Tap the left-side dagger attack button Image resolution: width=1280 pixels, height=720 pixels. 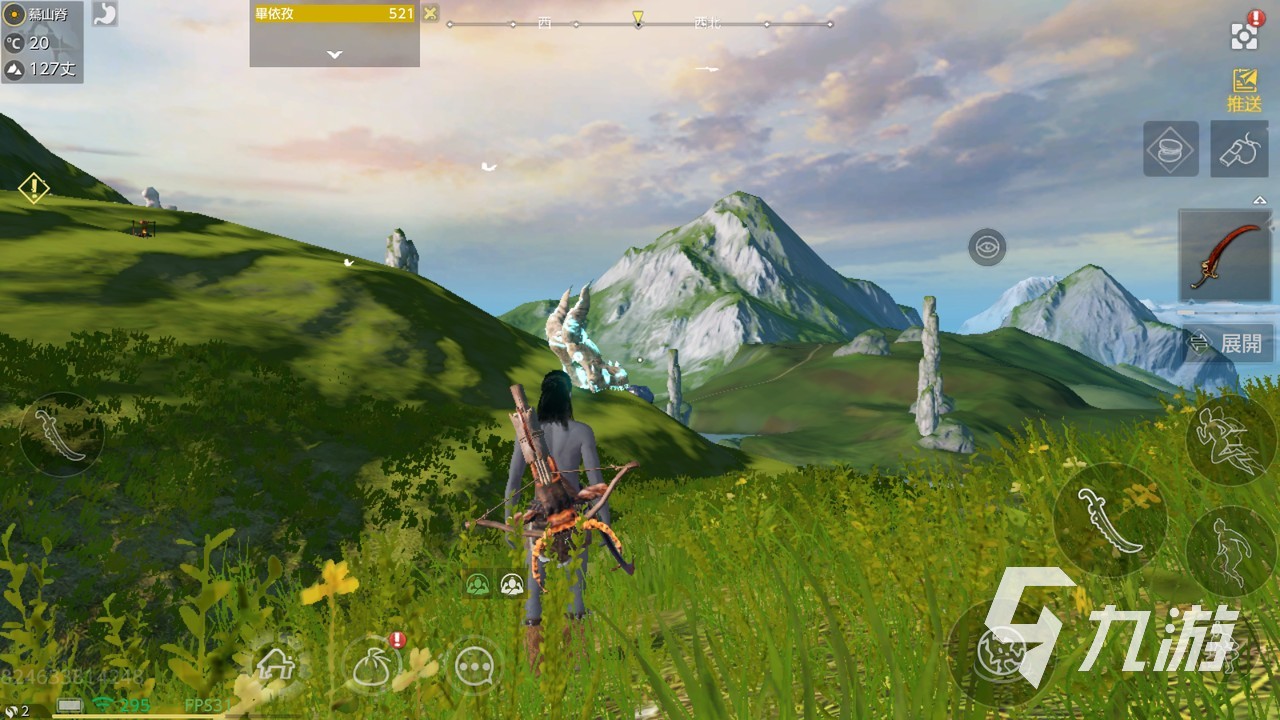(61, 434)
